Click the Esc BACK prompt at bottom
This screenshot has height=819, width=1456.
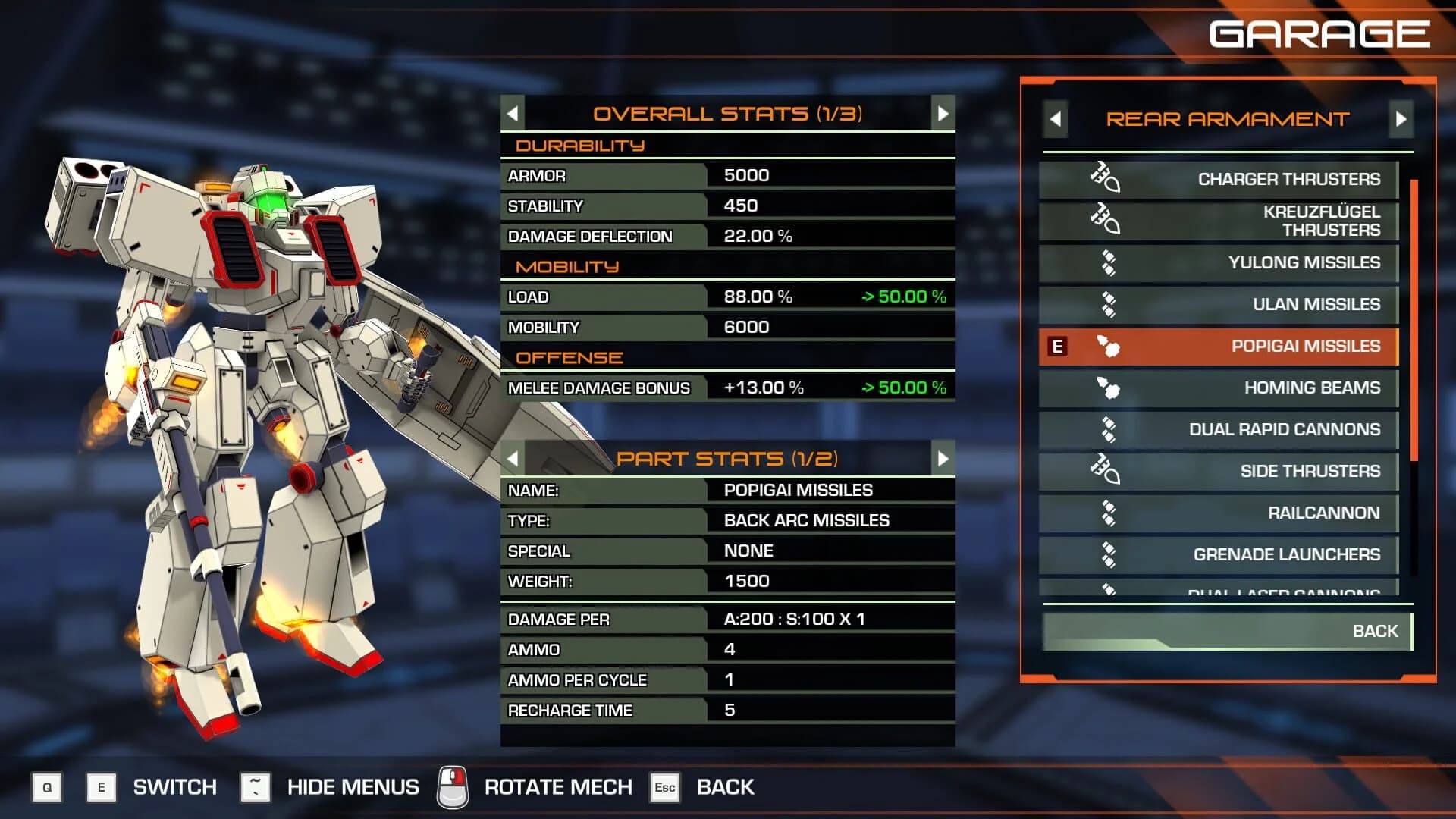(665, 787)
